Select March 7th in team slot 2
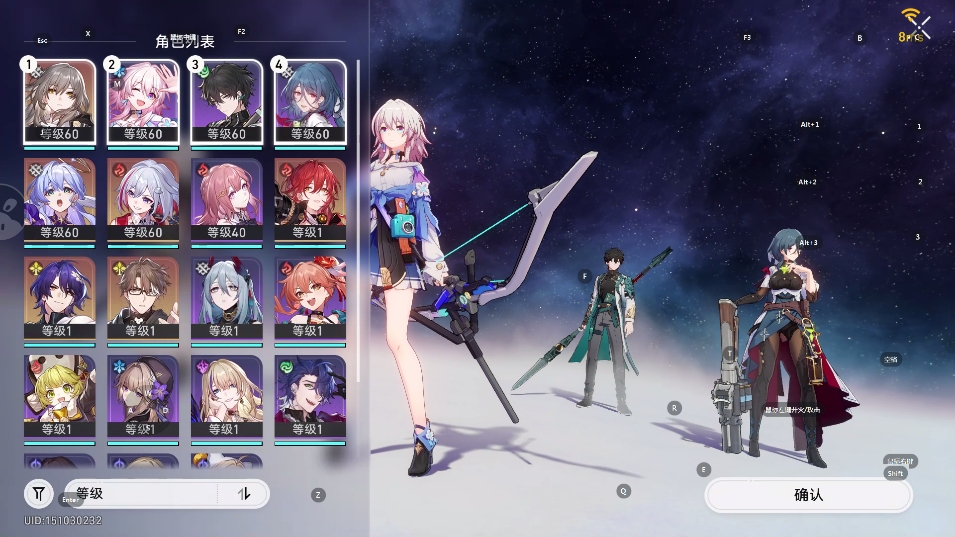This screenshot has height=537, width=955. coord(142,102)
